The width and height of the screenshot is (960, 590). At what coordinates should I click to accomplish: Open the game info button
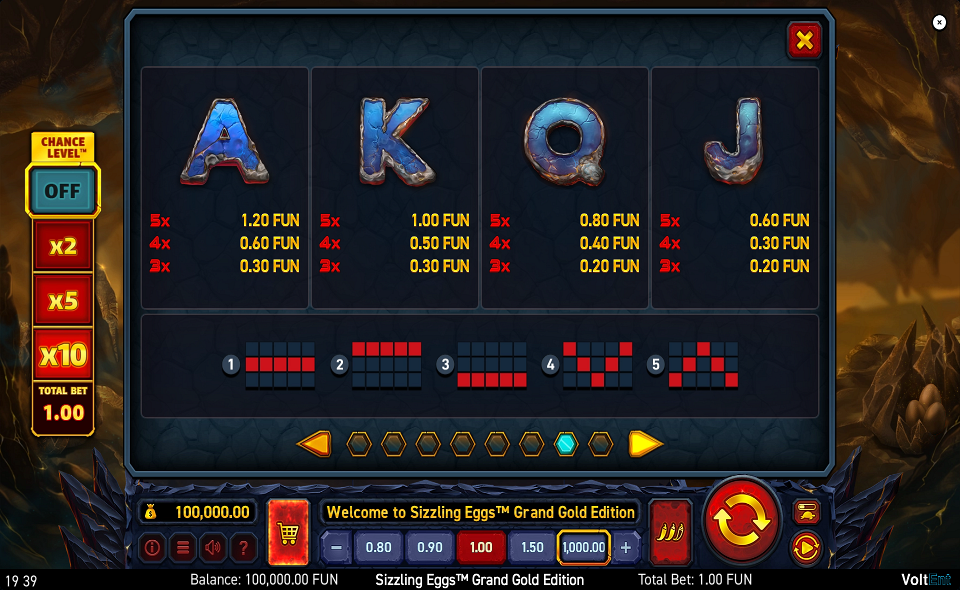pos(152,547)
